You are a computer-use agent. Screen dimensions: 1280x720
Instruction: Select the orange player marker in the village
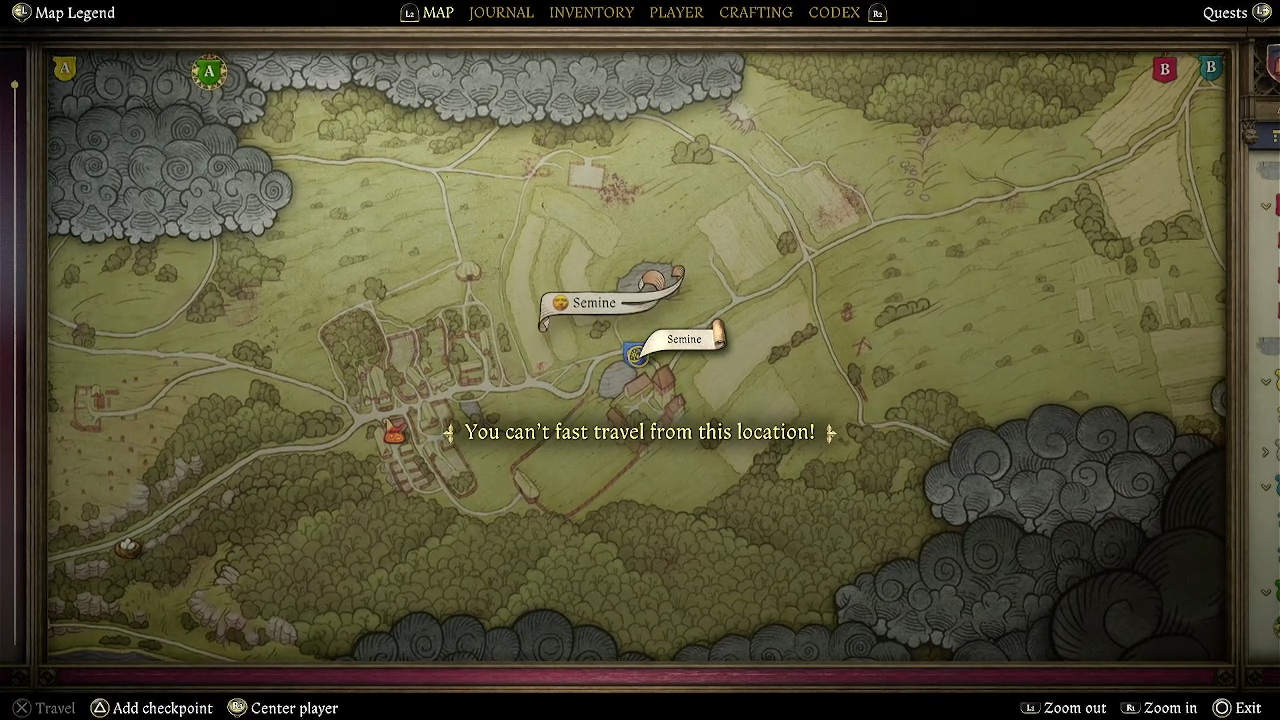(393, 428)
